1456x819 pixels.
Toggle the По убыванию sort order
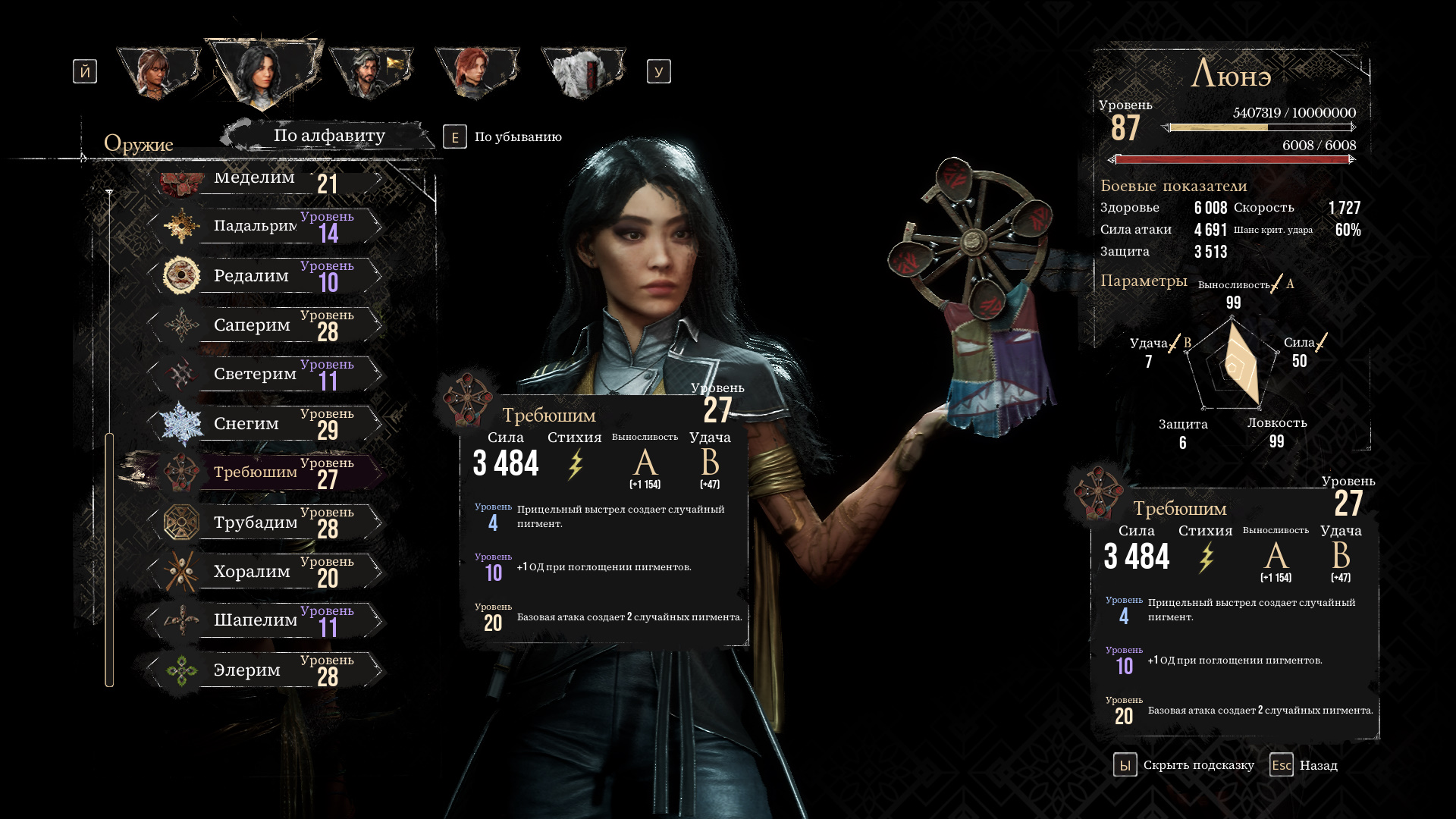coord(503,137)
